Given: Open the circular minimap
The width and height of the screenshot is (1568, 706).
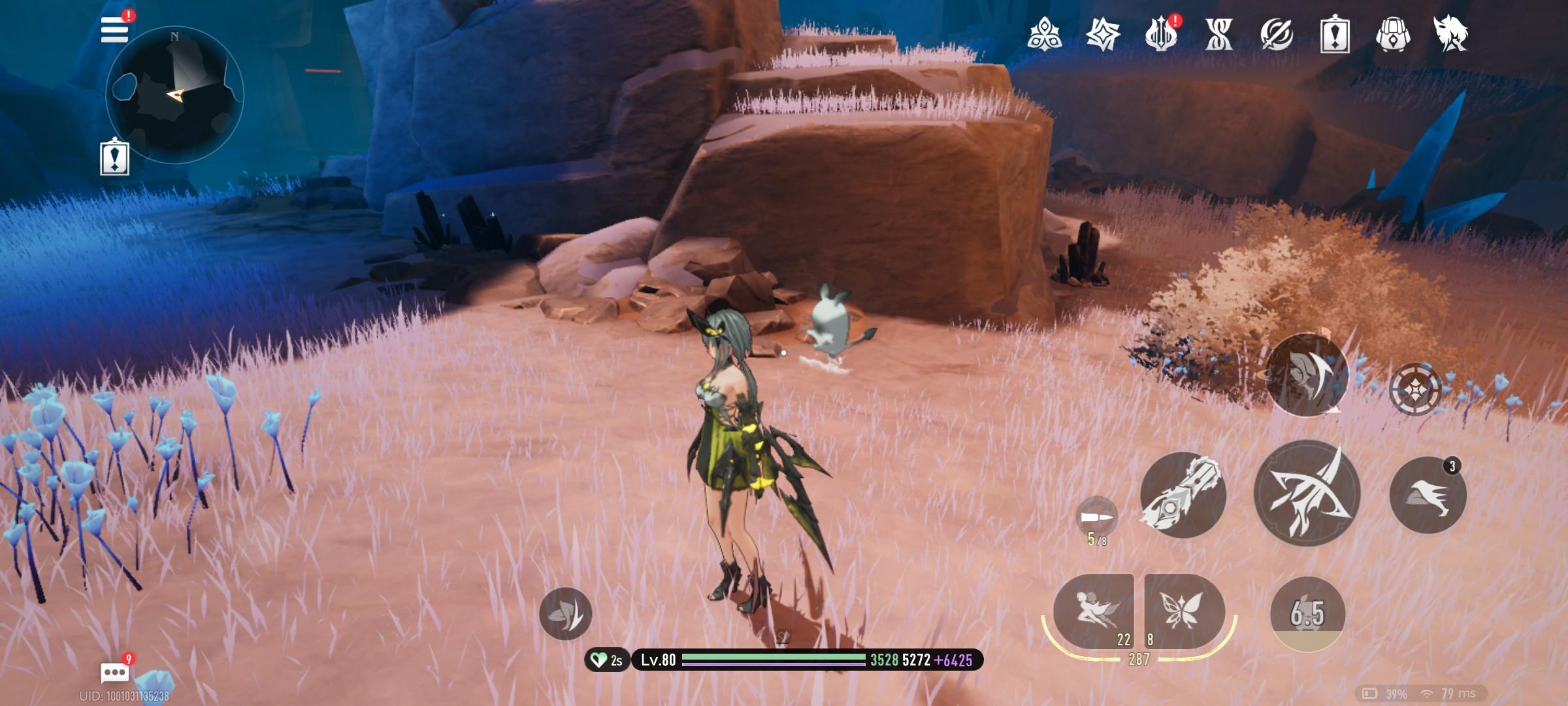Looking at the screenshot, I should tap(174, 95).
